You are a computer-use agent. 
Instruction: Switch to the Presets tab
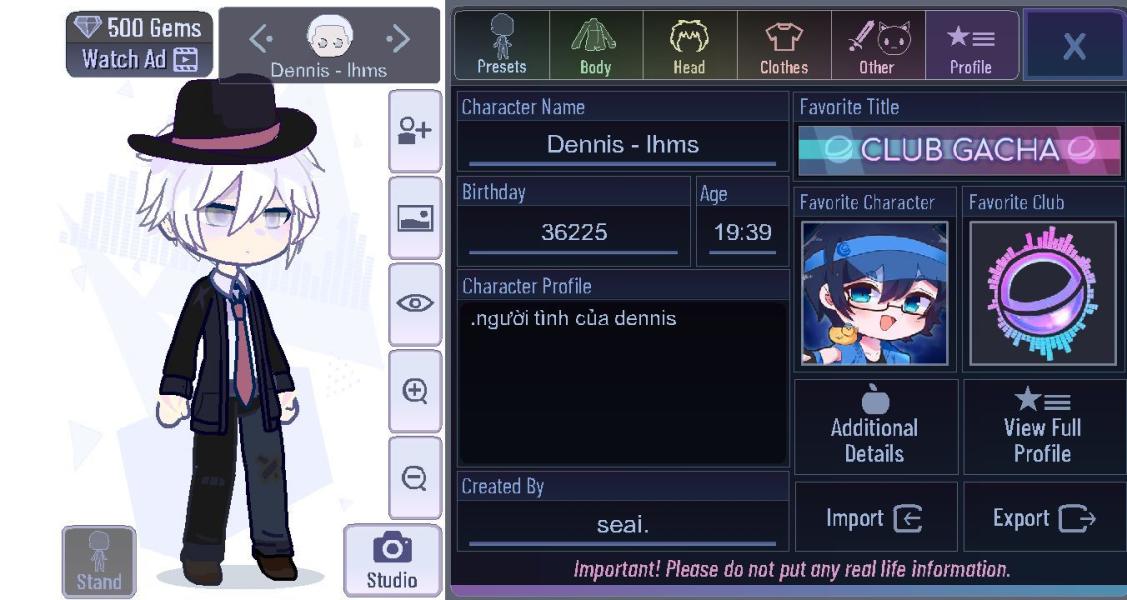point(501,45)
